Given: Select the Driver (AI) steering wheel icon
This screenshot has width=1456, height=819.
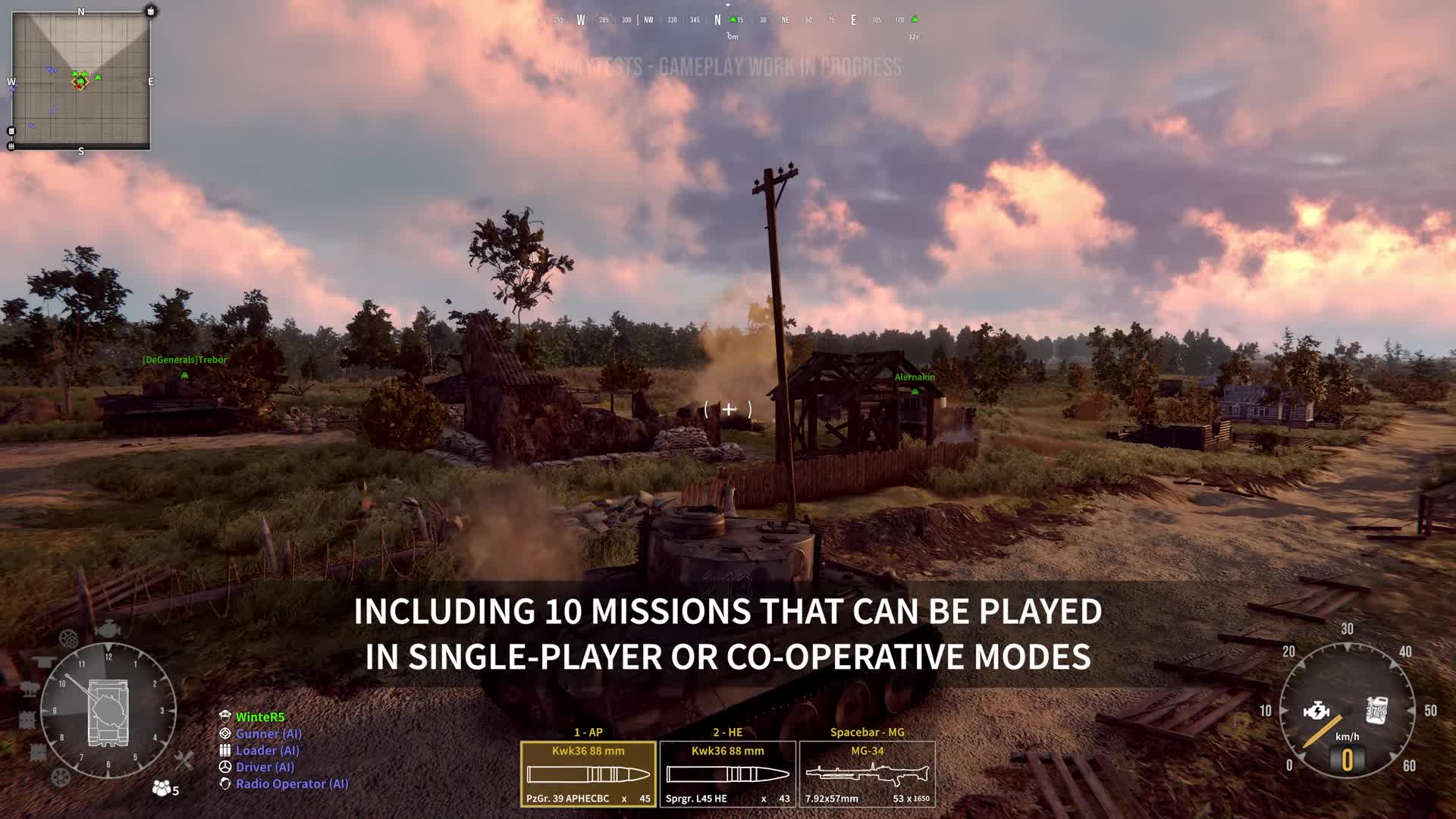Looking at the screenshot, I should pyautogui.click(x=225, y=767).
